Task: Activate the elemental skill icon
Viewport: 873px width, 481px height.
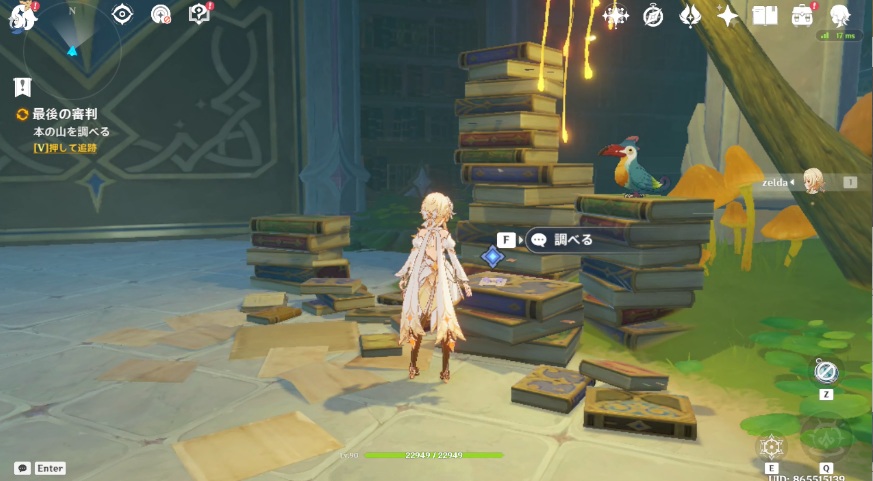Action: coord(771,446)
